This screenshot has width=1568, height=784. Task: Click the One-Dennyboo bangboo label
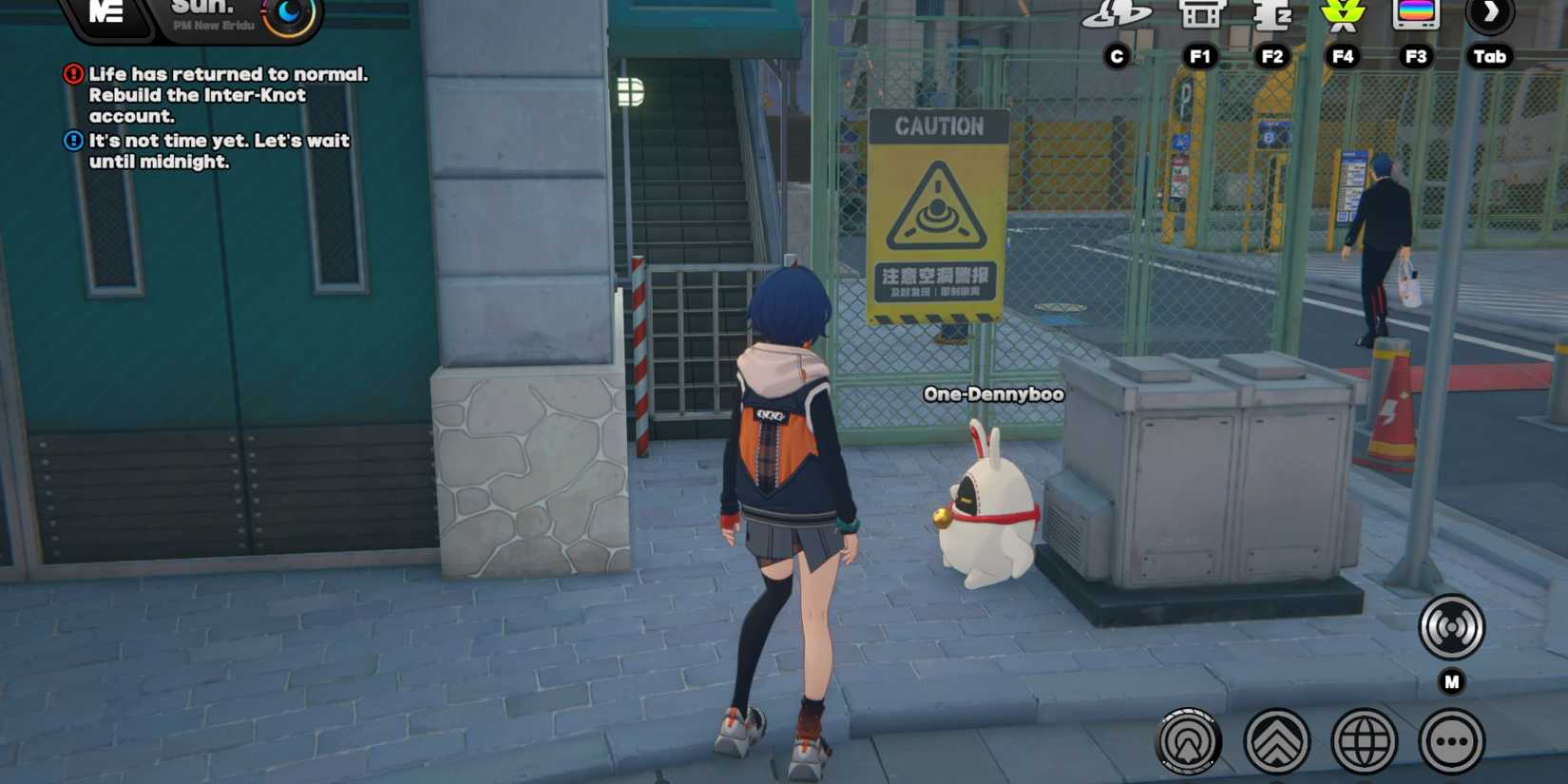993,393
